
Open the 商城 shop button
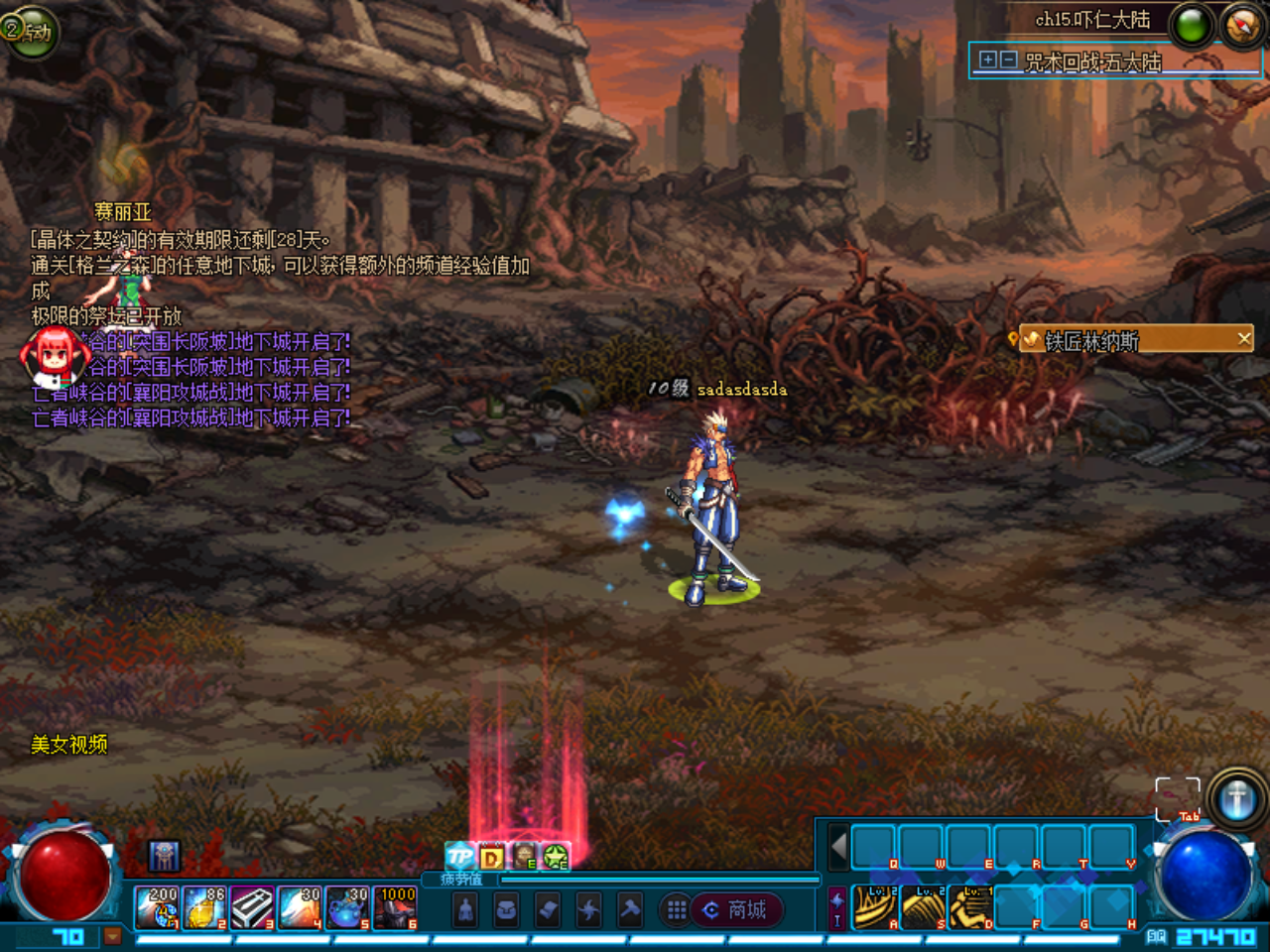tap(736, 909)
